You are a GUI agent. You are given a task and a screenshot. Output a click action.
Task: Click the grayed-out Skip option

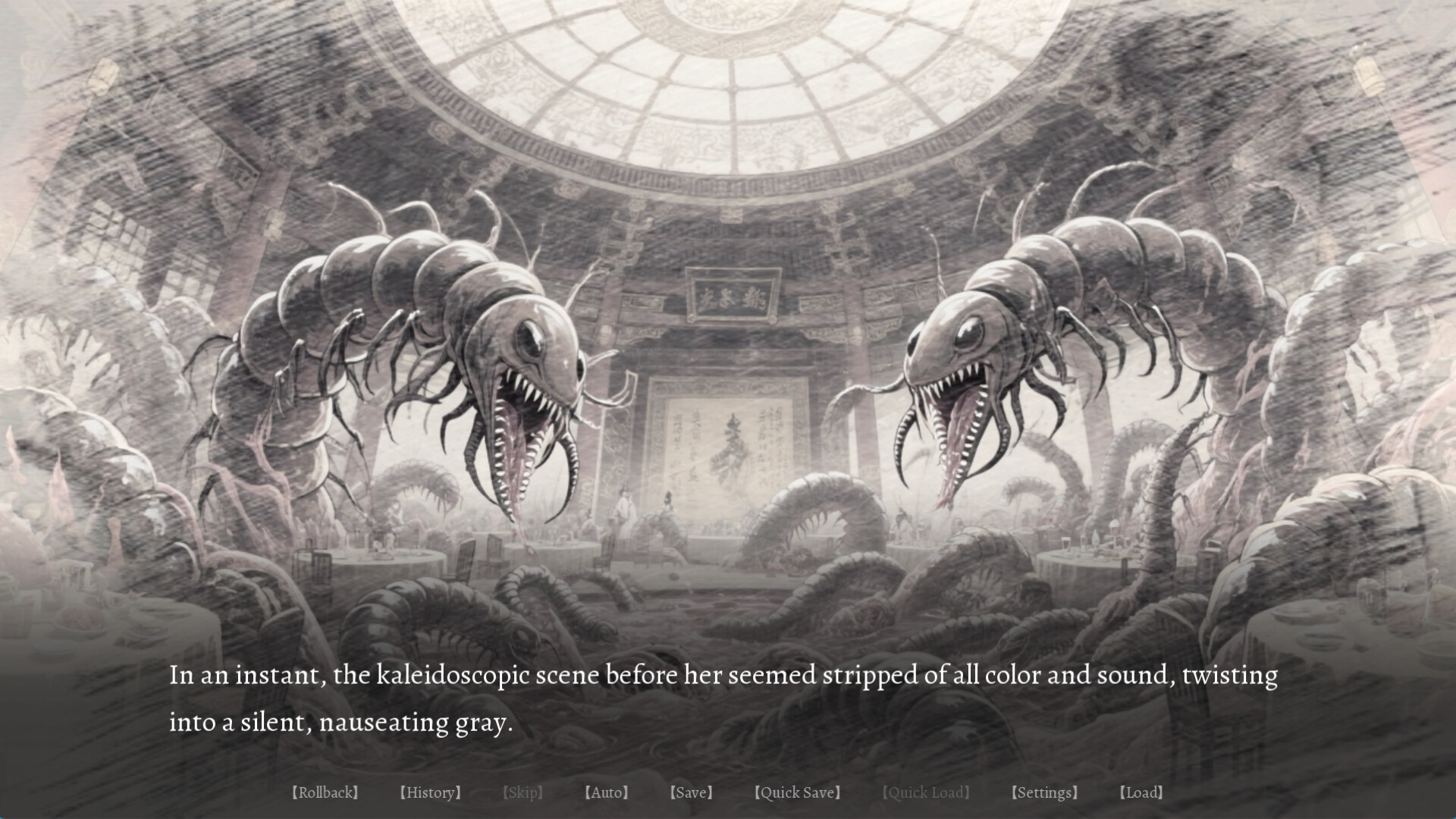[x=524, y=792]
